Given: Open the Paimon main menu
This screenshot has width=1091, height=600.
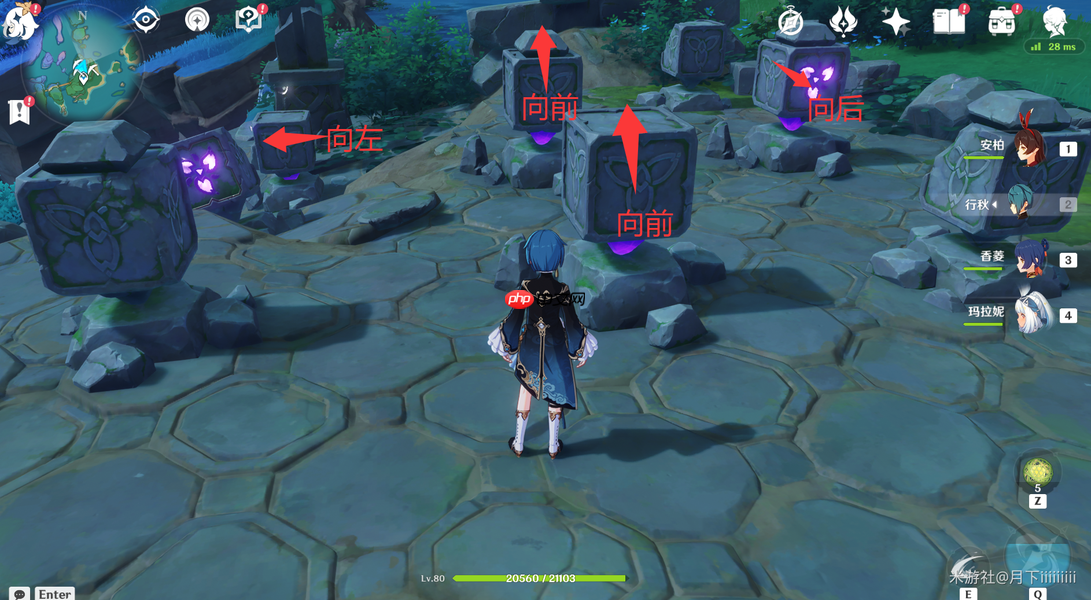Looking at the screenshot, I should point(20,22).
